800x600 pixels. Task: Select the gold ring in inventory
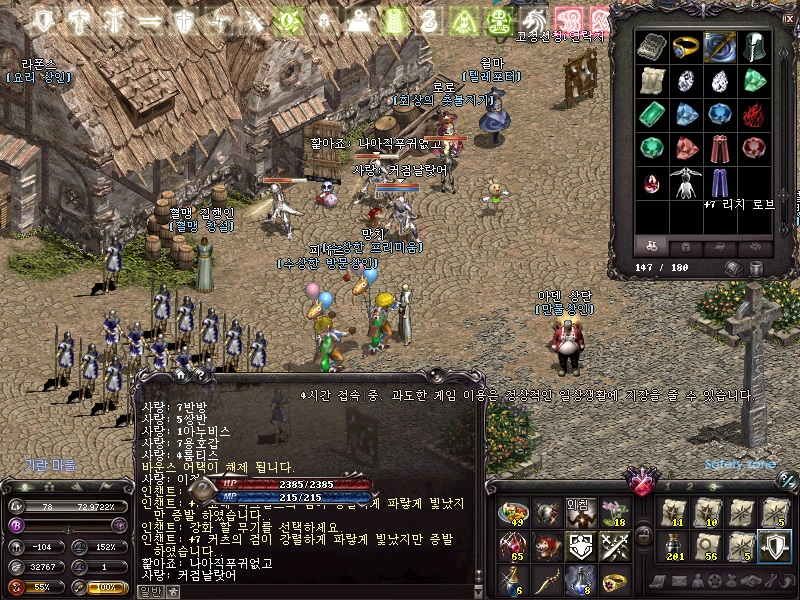(684, 46)
